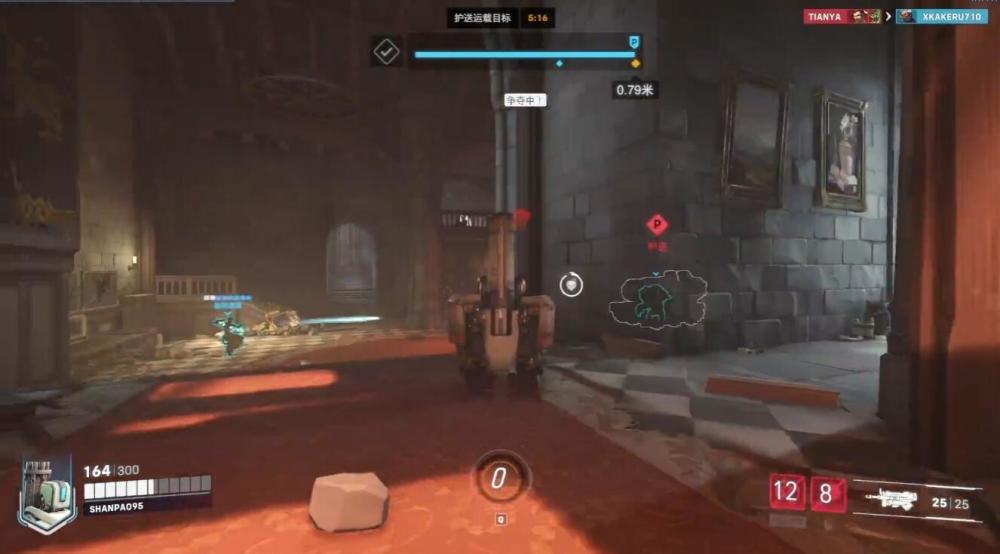Select the blue payload shield marker
The image size is (1000, 554).
[x=633, y=42]
